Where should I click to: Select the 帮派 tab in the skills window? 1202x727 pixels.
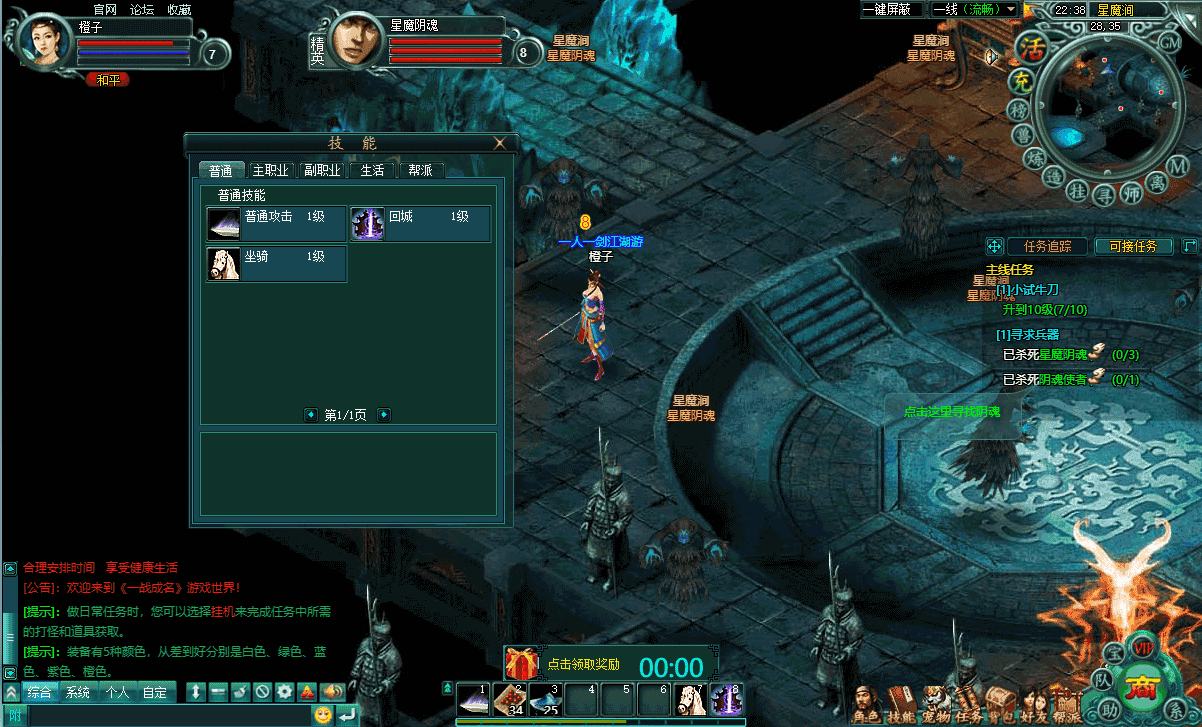coord(420,170)
